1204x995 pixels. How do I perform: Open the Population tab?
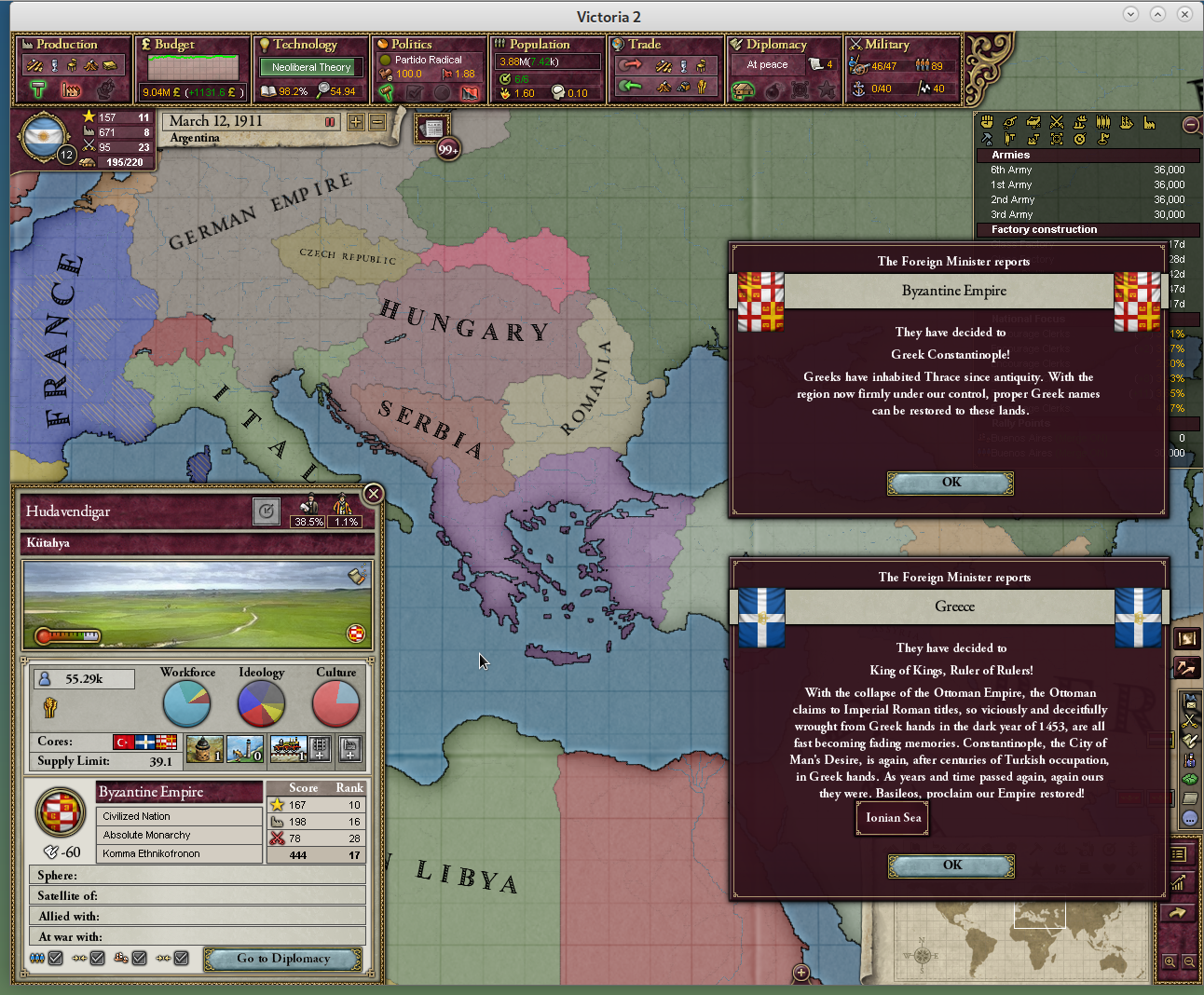(539, 45)
